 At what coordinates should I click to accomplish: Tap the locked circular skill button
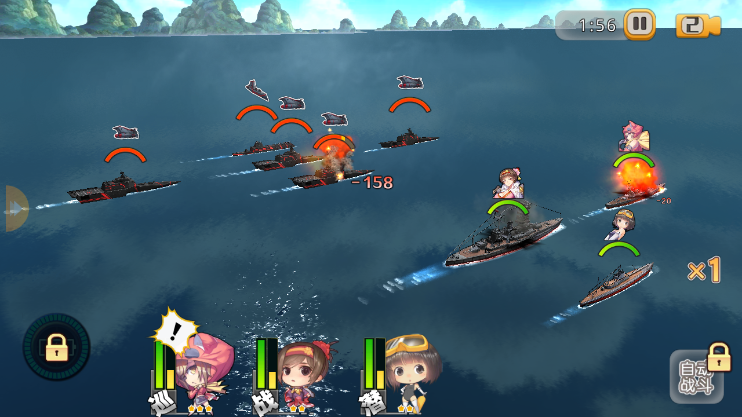56,347
